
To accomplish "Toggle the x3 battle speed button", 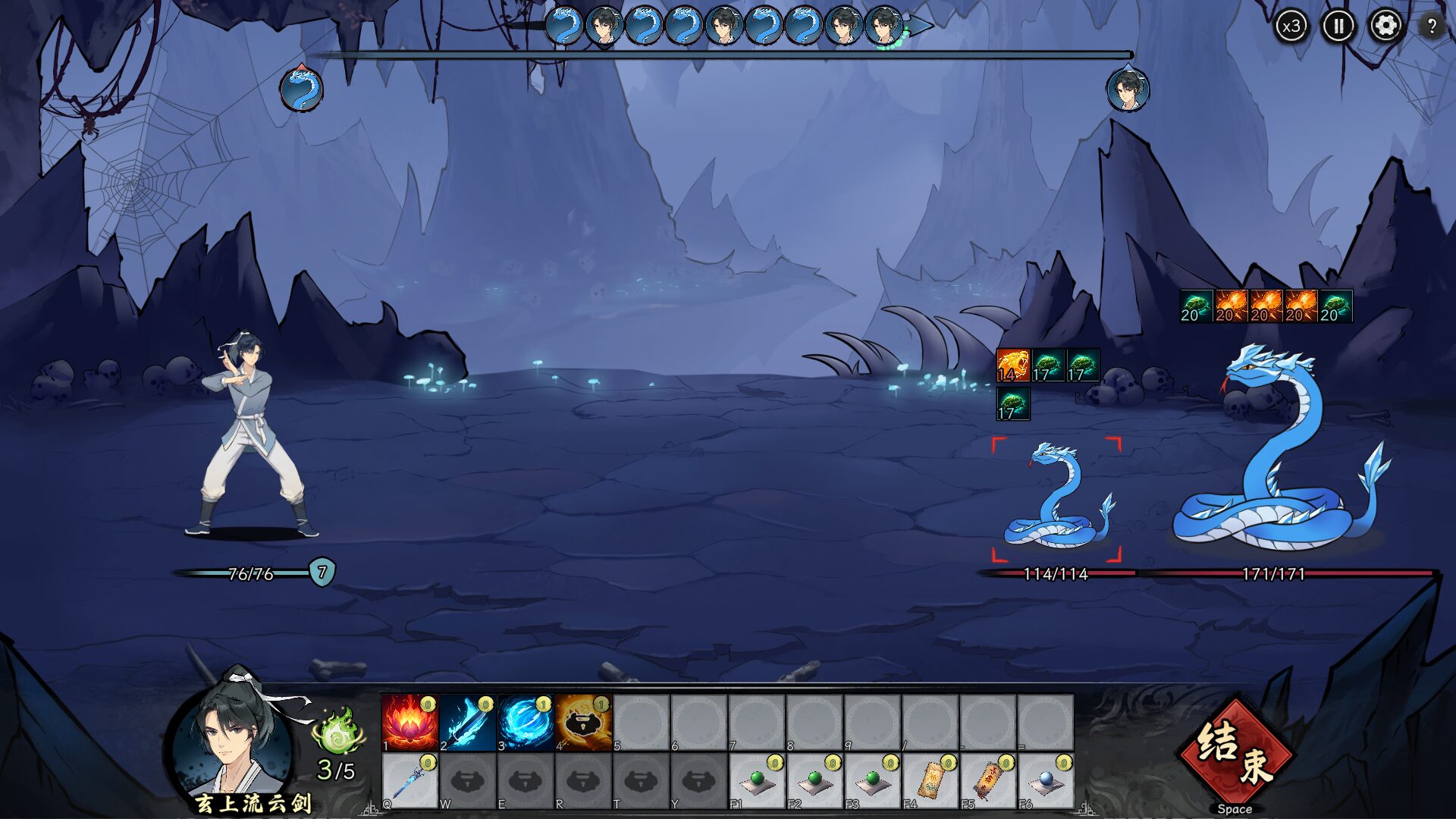I will 1291,27.
